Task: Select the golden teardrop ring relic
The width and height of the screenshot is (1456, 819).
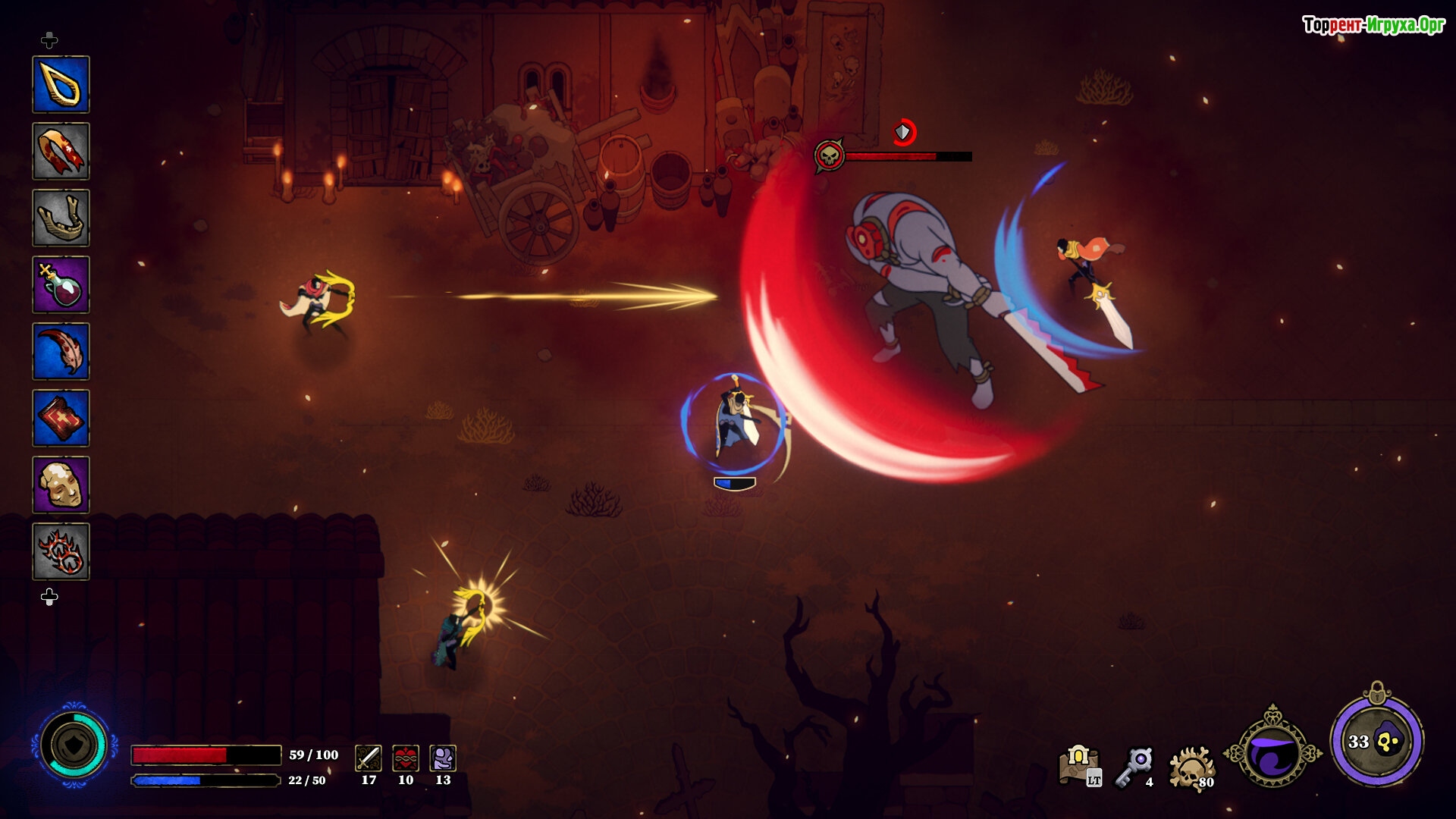Action: tap(61, 84)
